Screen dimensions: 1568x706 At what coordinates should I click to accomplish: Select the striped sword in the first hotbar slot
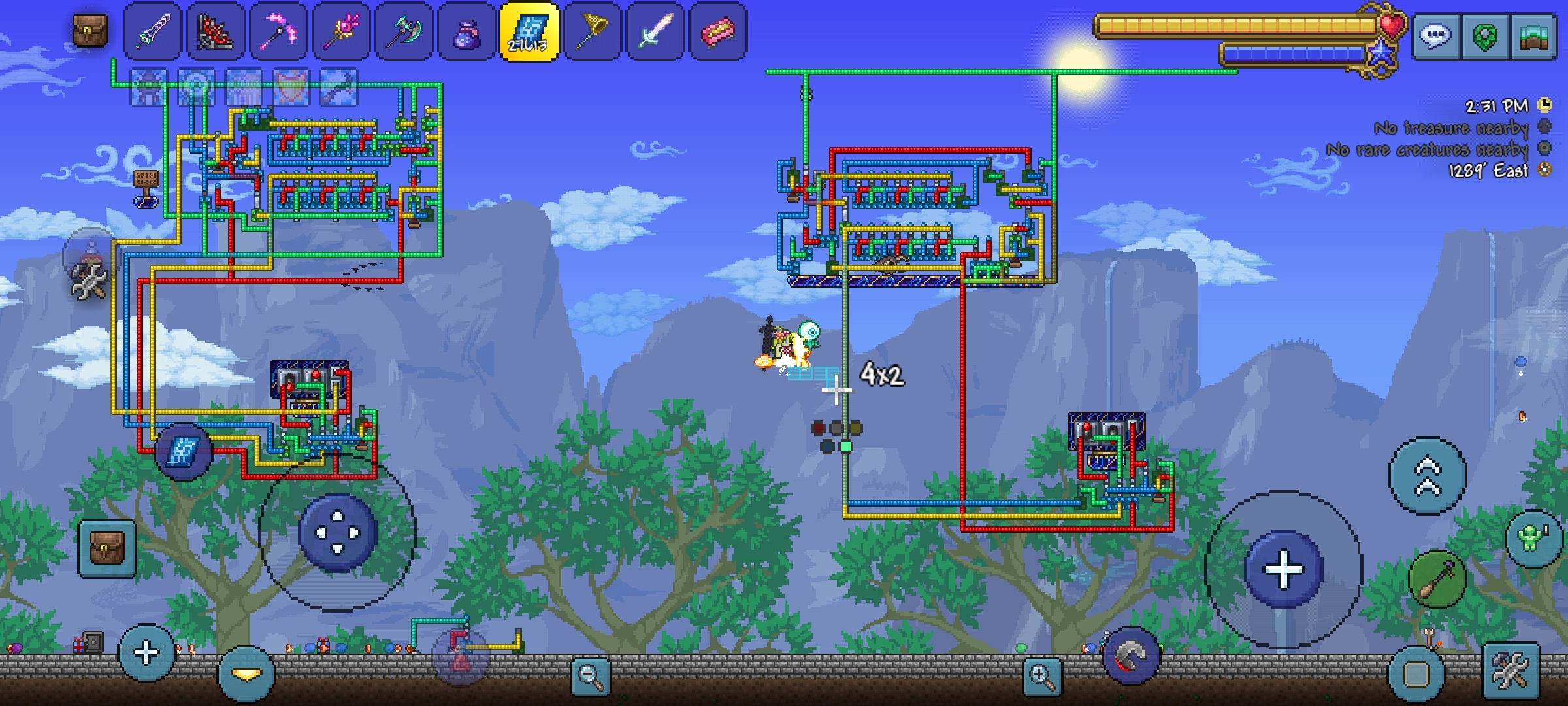(153, 31)
